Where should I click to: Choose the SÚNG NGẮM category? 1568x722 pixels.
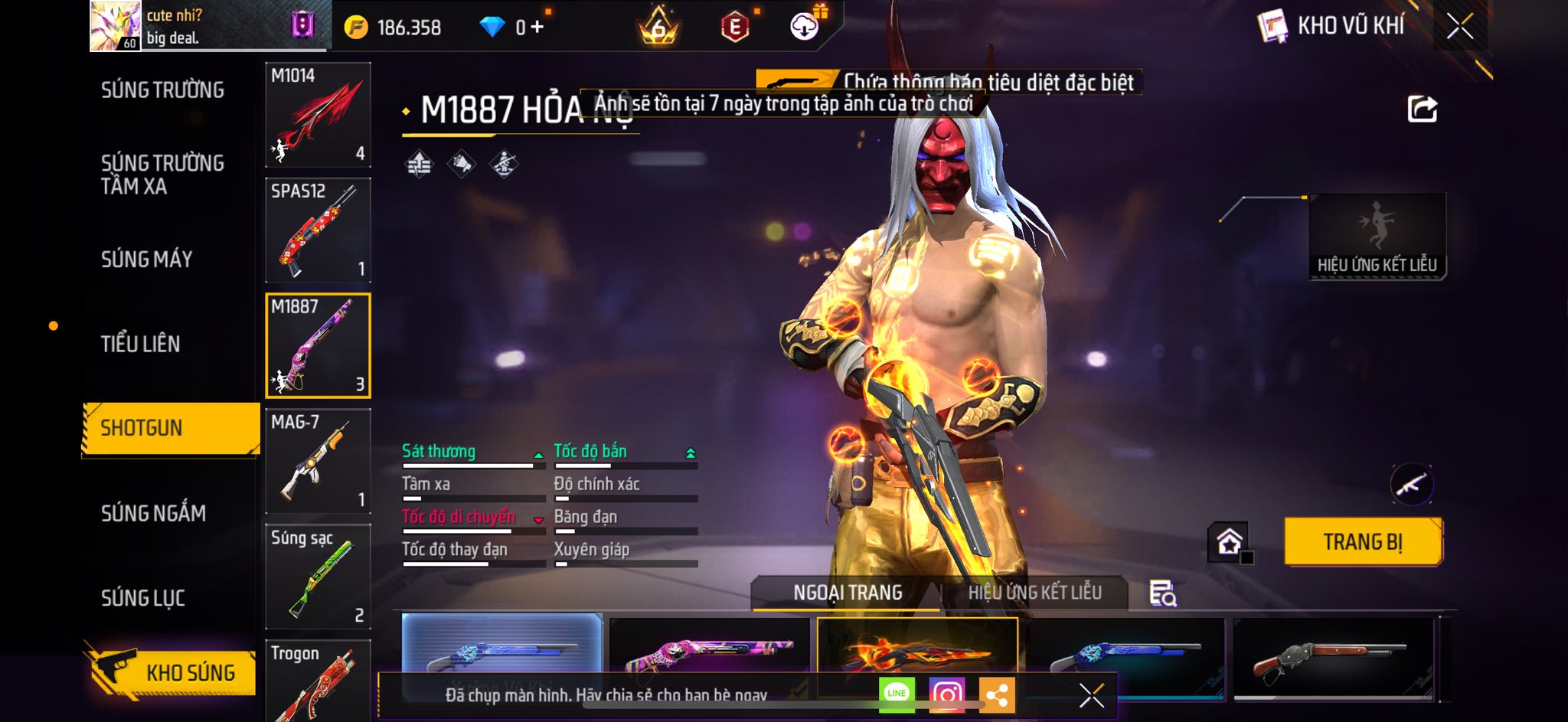pos(153,513)
